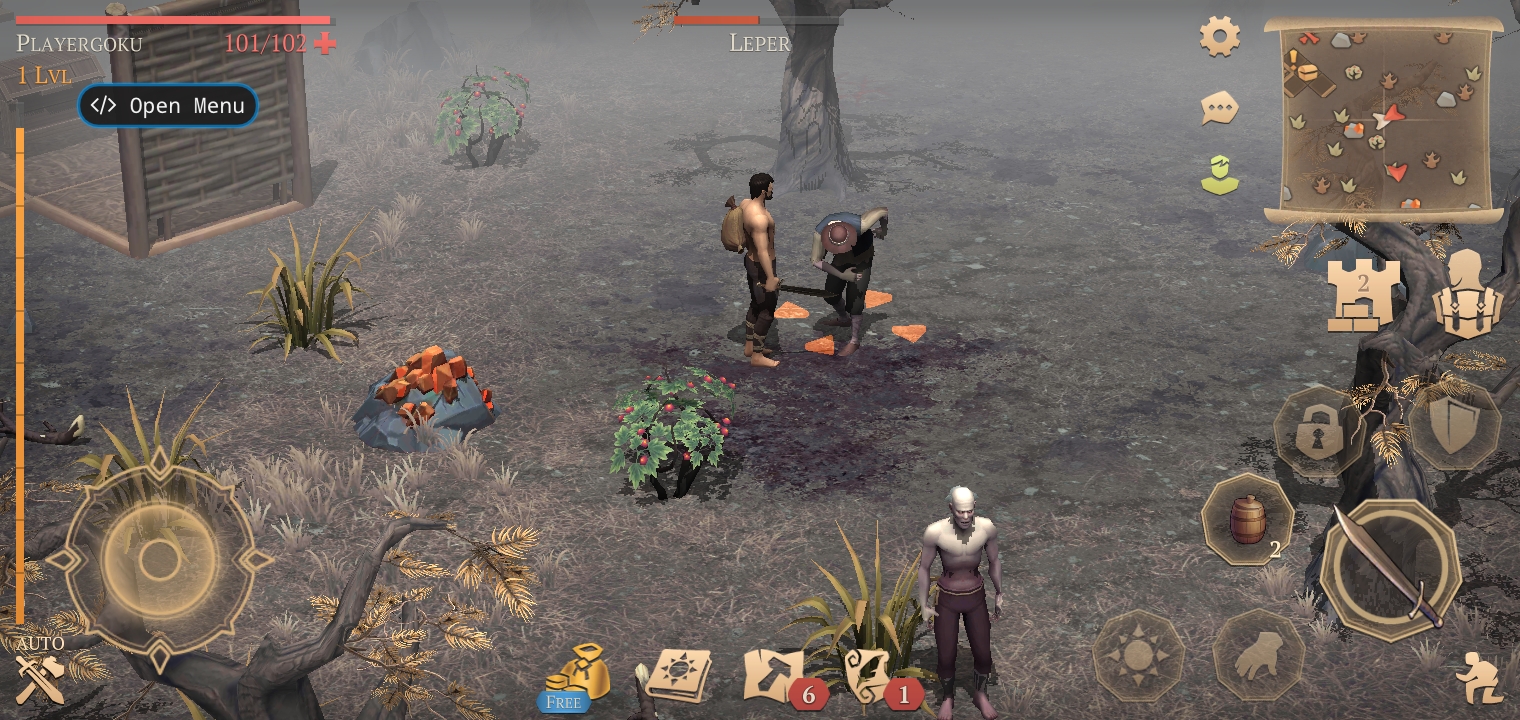1520x720 pixels.
Task: Open the backpack inventory
Action: point(1468,294)
